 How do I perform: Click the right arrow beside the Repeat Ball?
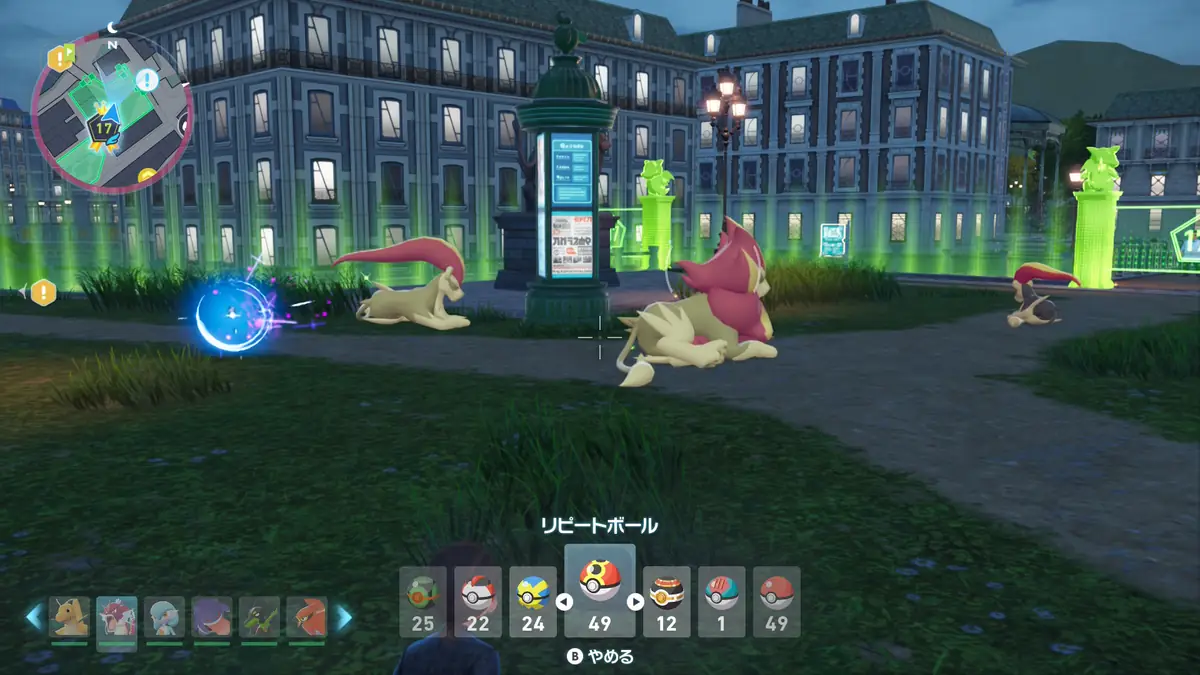point(635,602)
